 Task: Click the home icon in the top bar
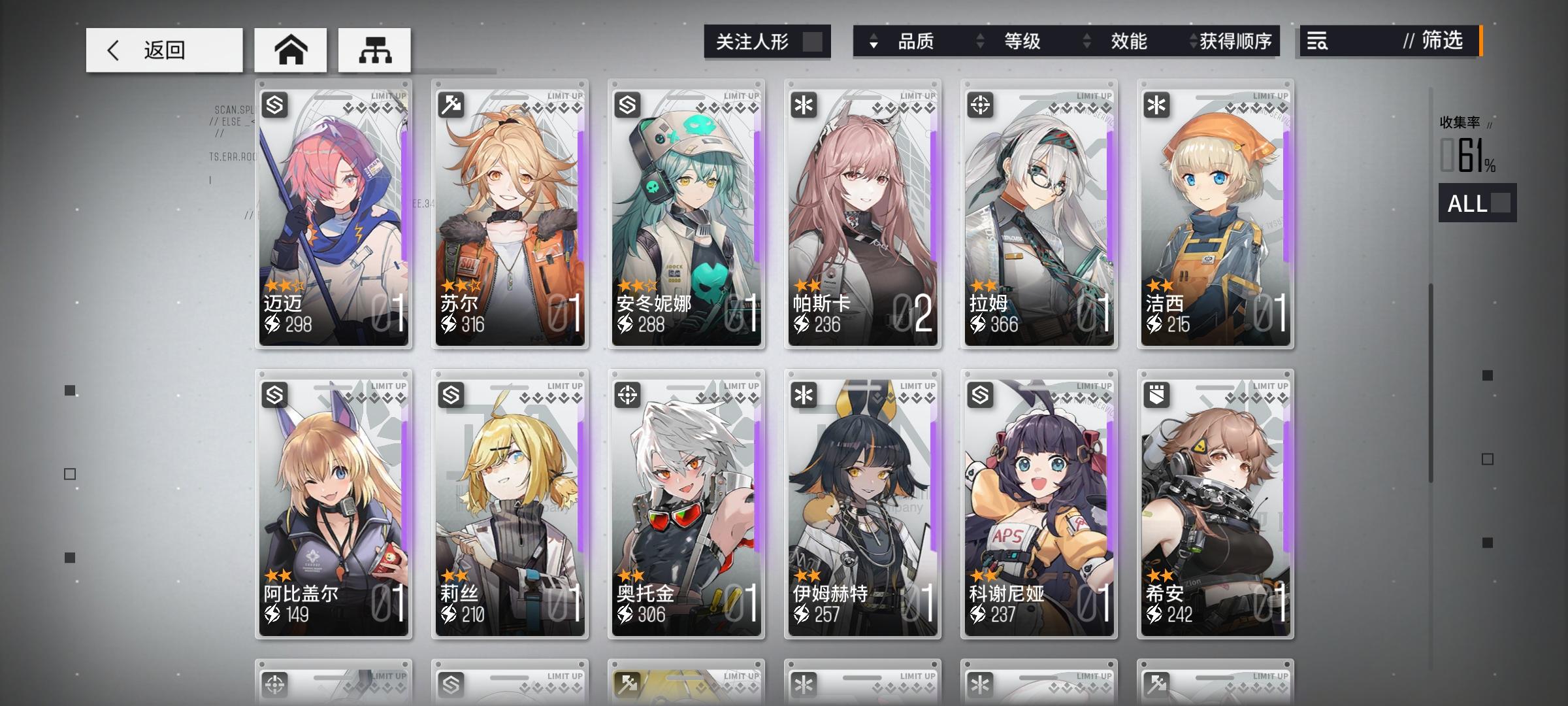291,49
